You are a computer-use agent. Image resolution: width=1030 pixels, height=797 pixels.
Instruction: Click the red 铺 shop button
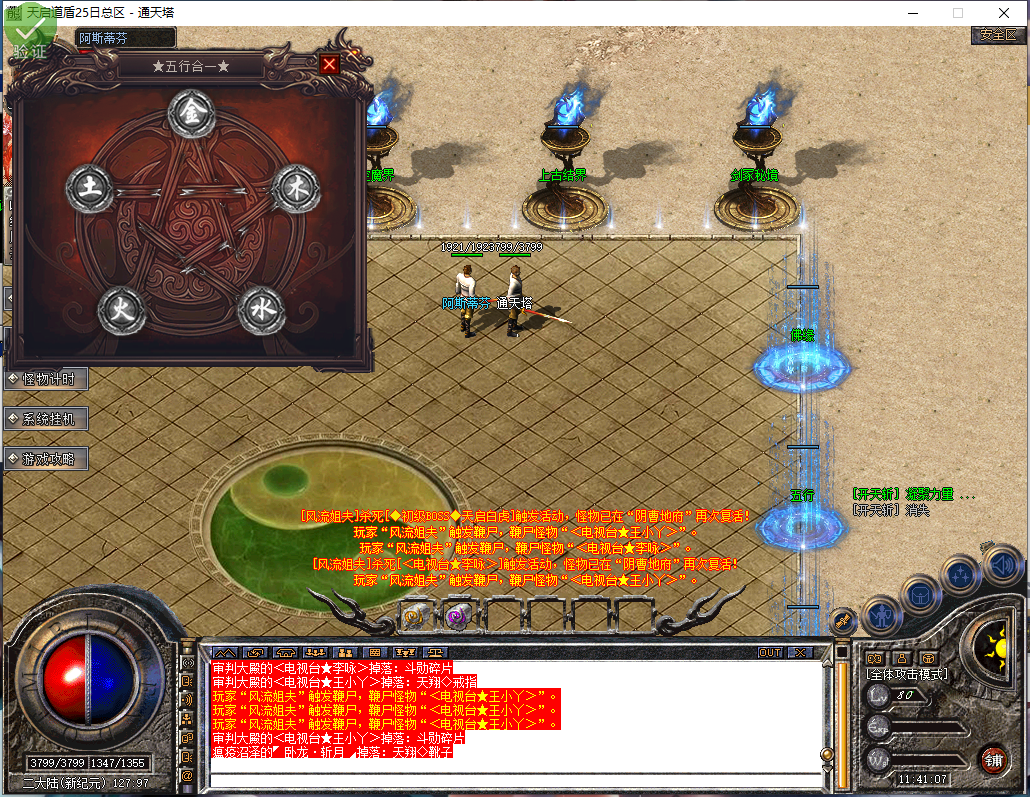(x=993, y=758)
